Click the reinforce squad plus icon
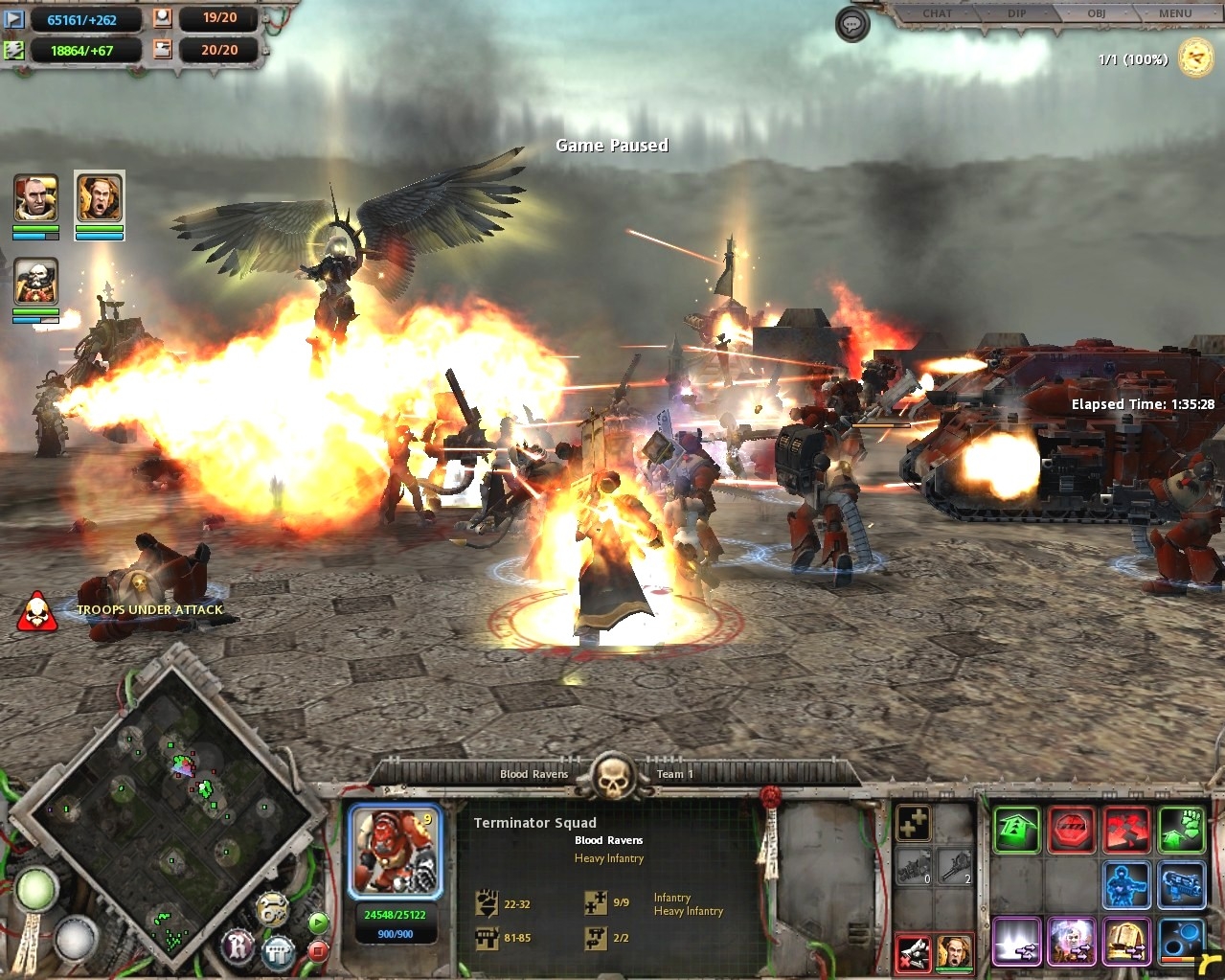This screenshot has height=980, width=1225. pyautogui.click(x=914, y=824)
